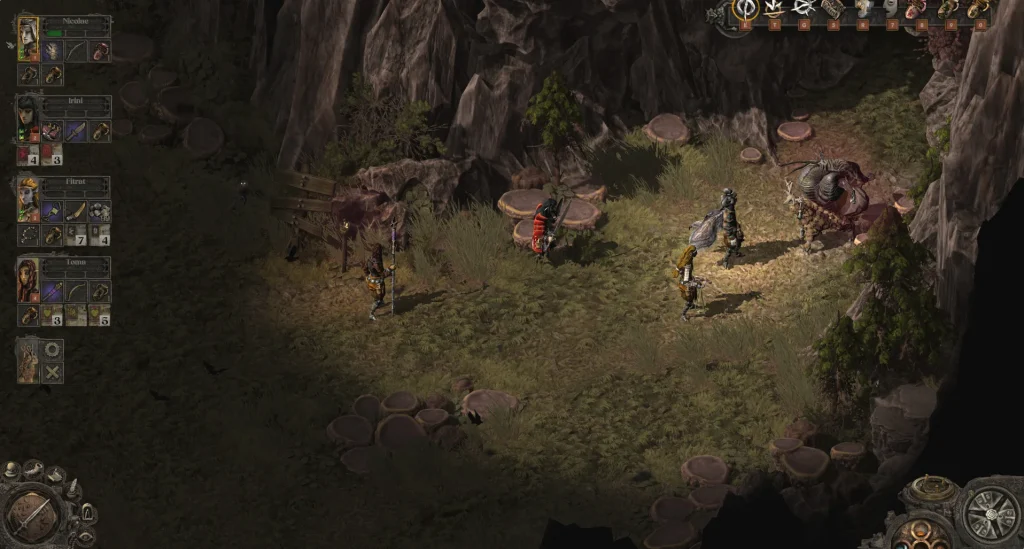Activate the highlighted ability in the top bar

[745, 10]
